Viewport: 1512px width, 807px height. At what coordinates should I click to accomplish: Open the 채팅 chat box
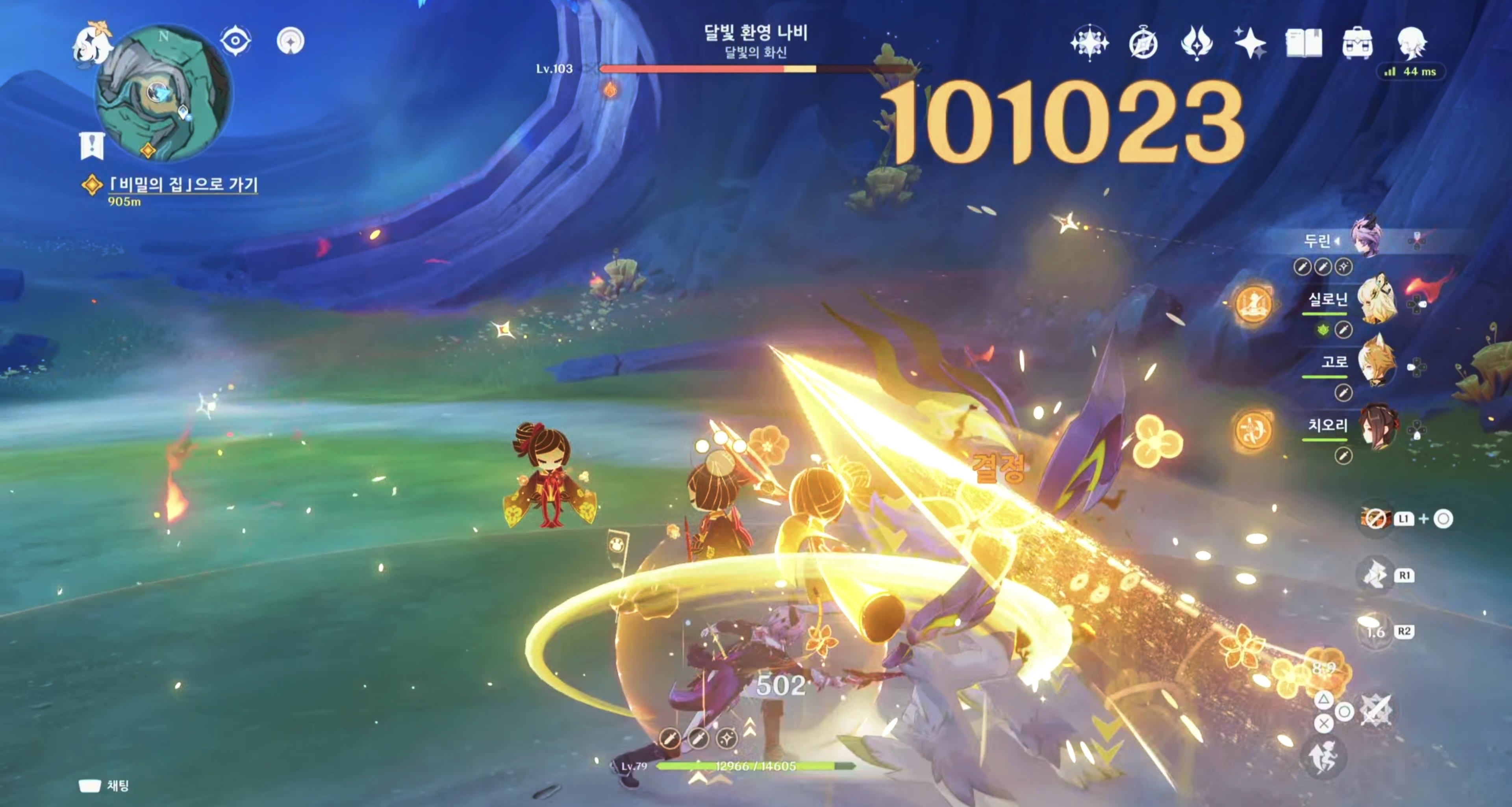click(x=104, y=786)
